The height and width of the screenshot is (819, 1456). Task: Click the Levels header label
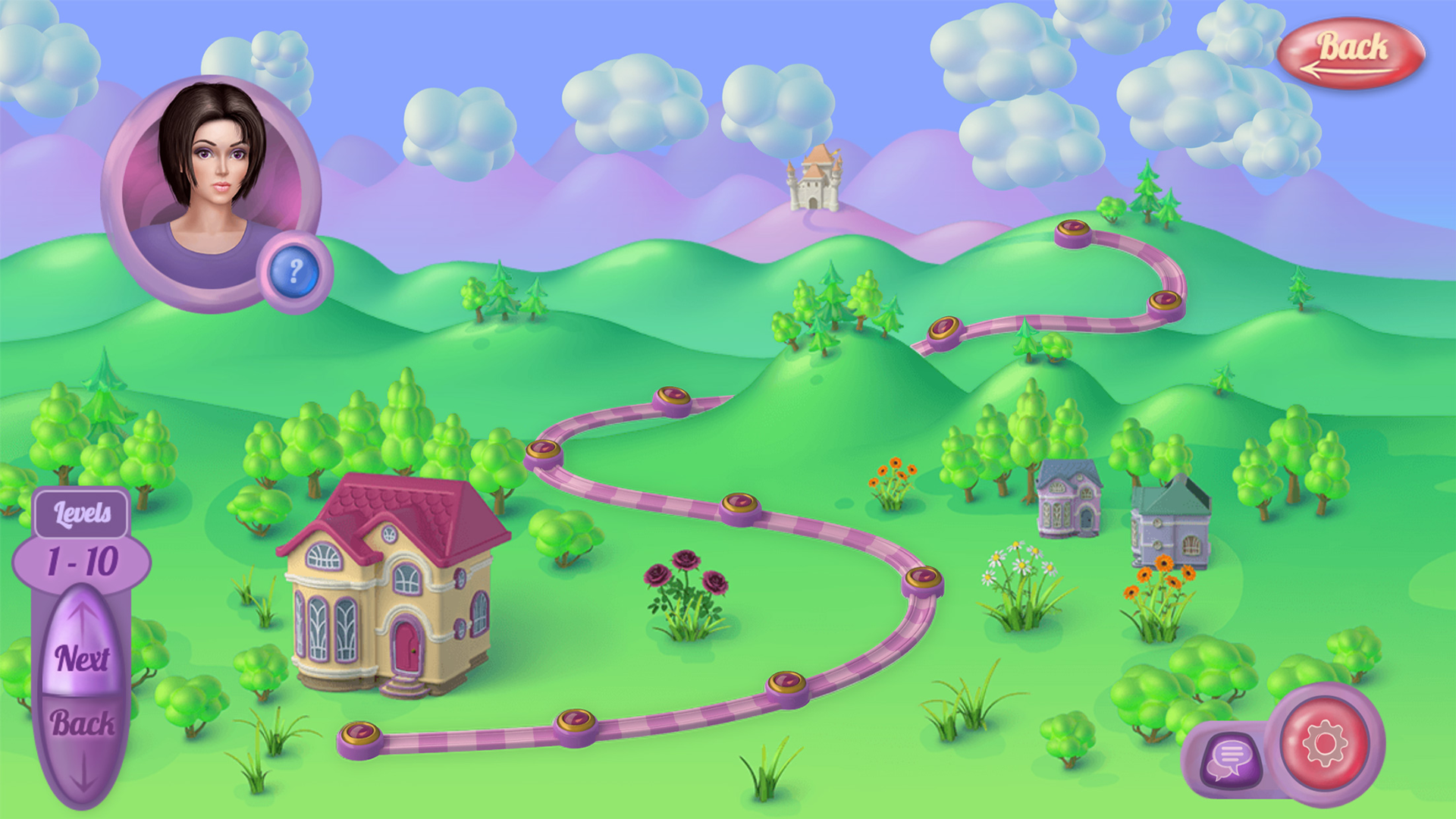pyautogui.click(x=83, y=513)
